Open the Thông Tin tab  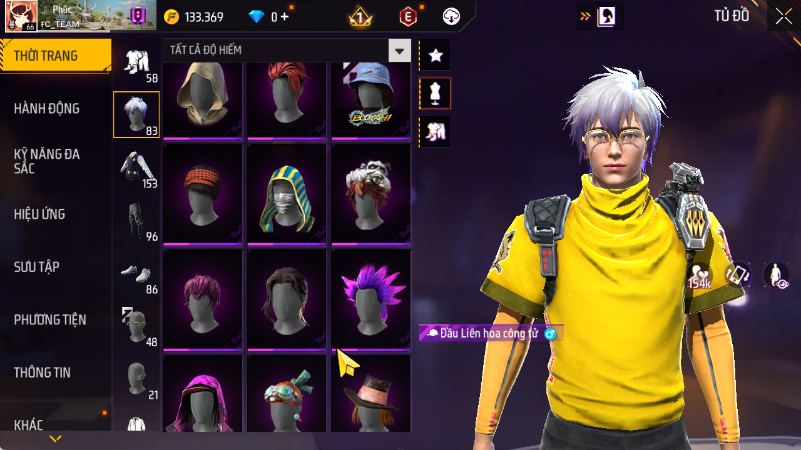(x=42, y=372)
